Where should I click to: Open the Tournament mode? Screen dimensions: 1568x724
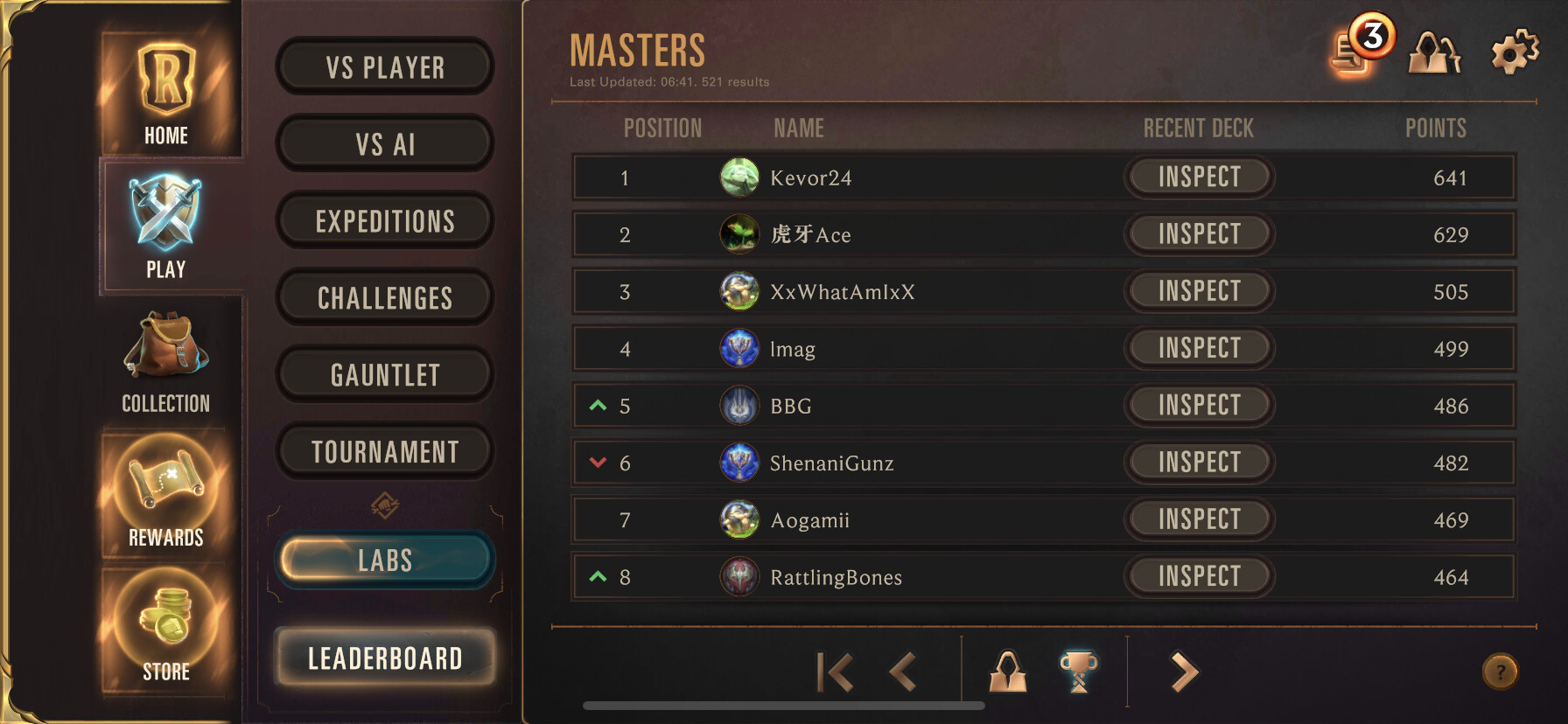pos(385,452)
